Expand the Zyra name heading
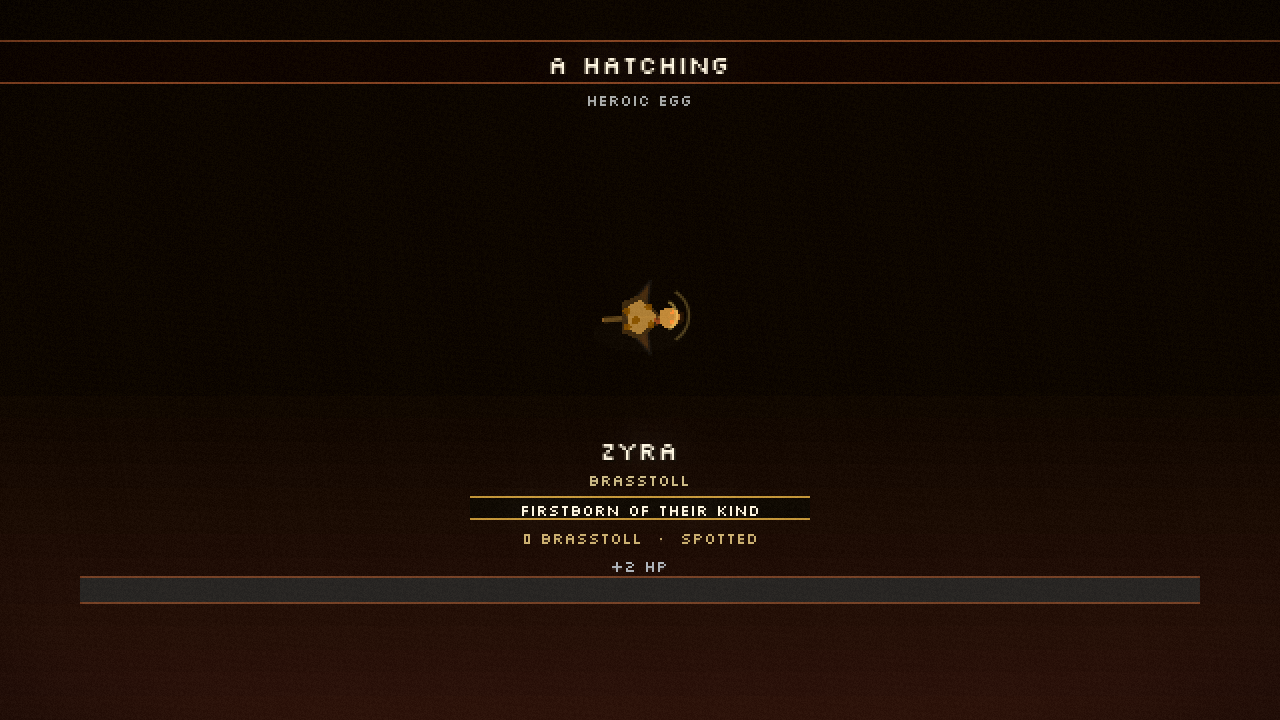 [x=640, y=452]
